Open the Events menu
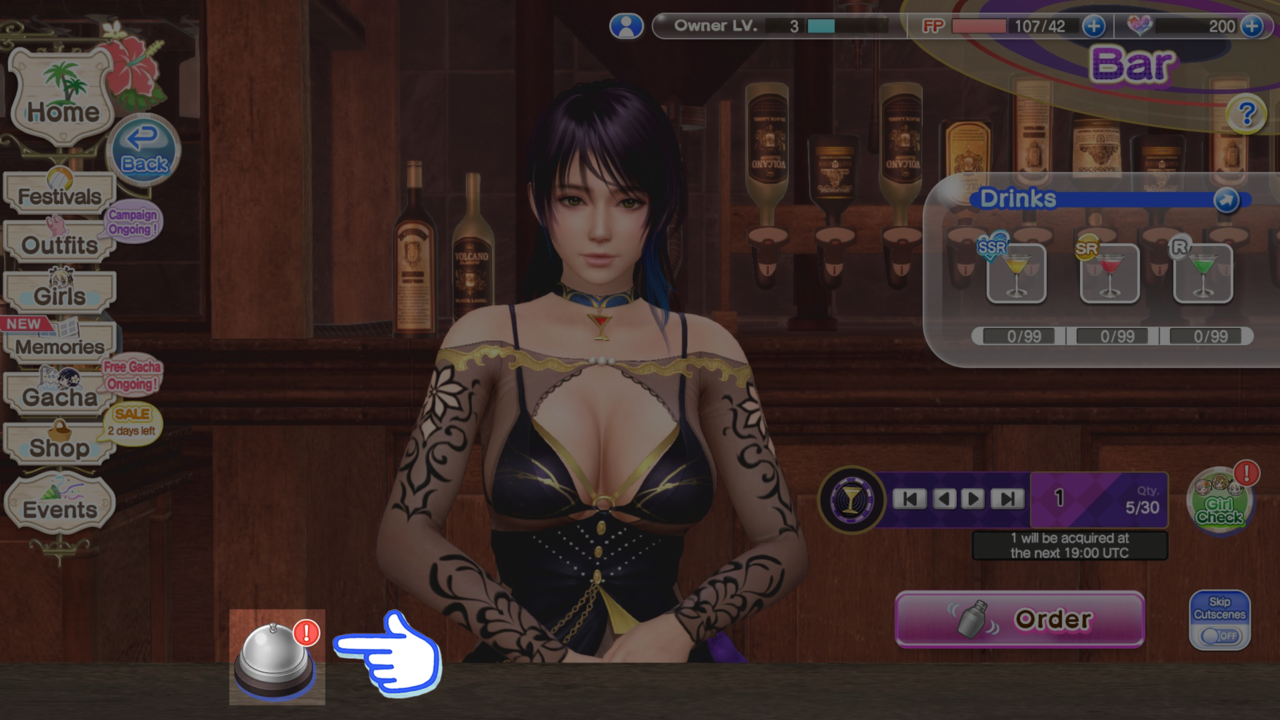This screenshot has width=1280, height=720. [x=60, y=509]
